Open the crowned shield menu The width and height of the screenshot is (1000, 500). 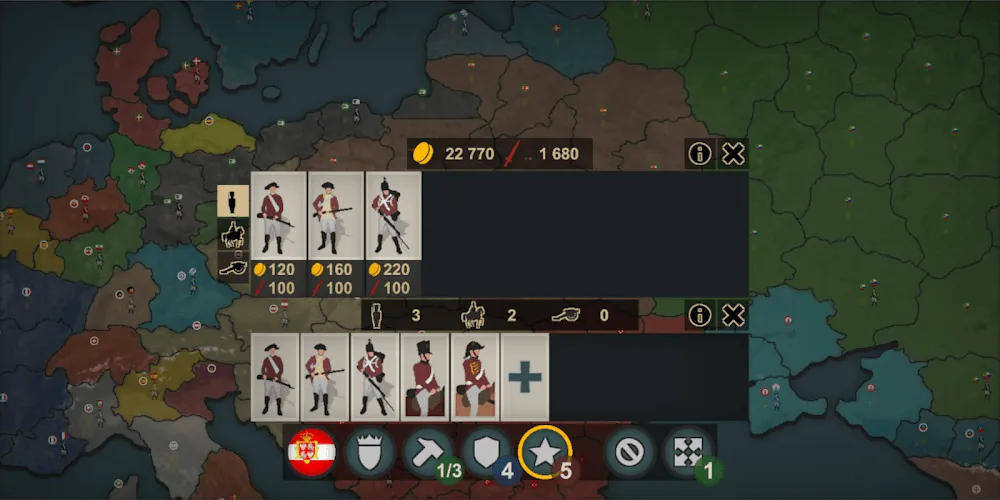(369, 453)
